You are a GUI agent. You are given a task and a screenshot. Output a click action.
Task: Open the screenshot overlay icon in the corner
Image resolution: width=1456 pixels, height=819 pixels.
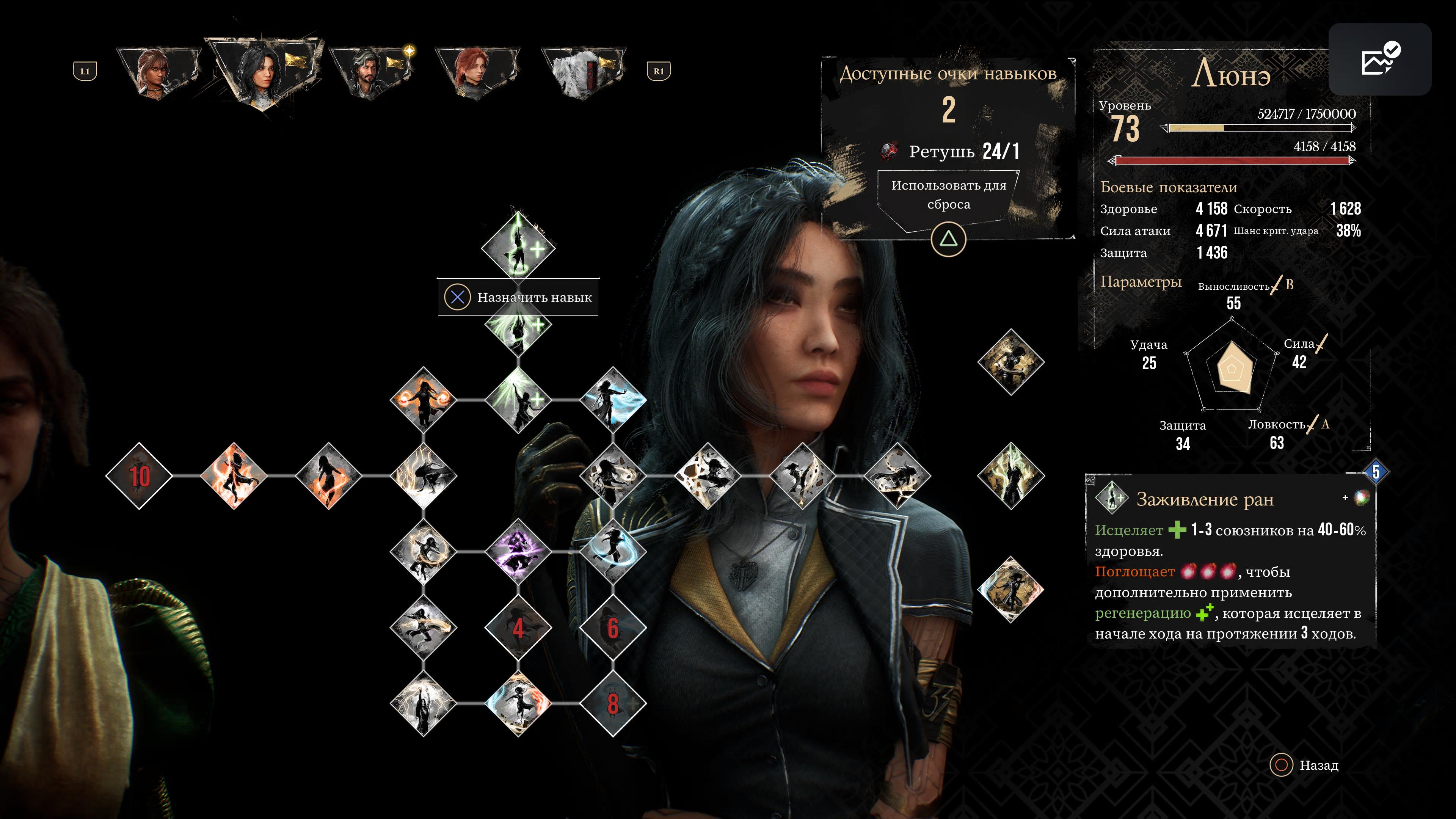point(1379,60)
